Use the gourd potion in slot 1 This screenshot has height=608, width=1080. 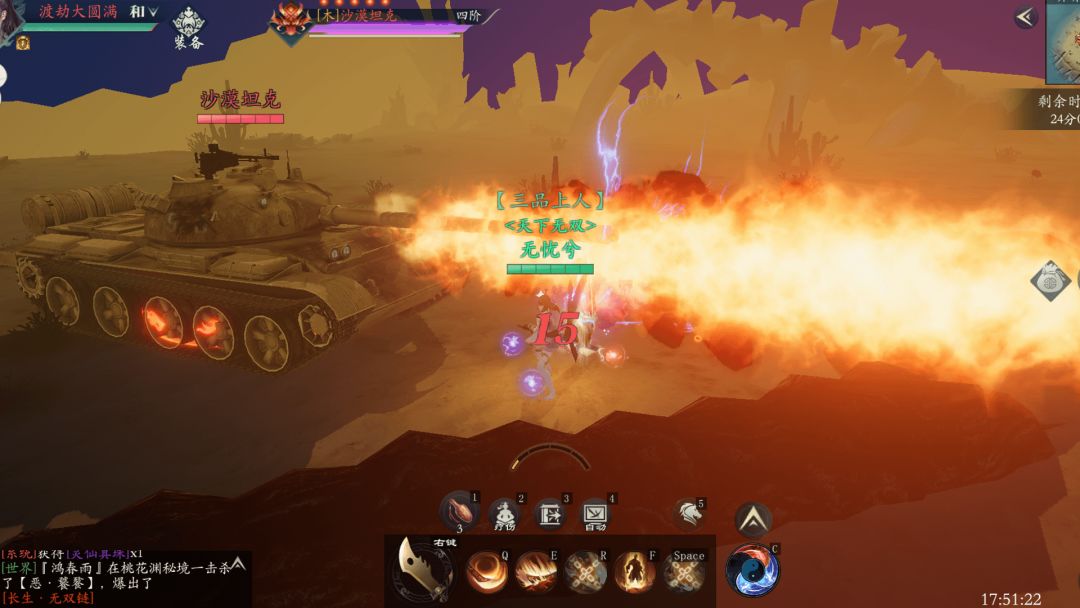459,510
